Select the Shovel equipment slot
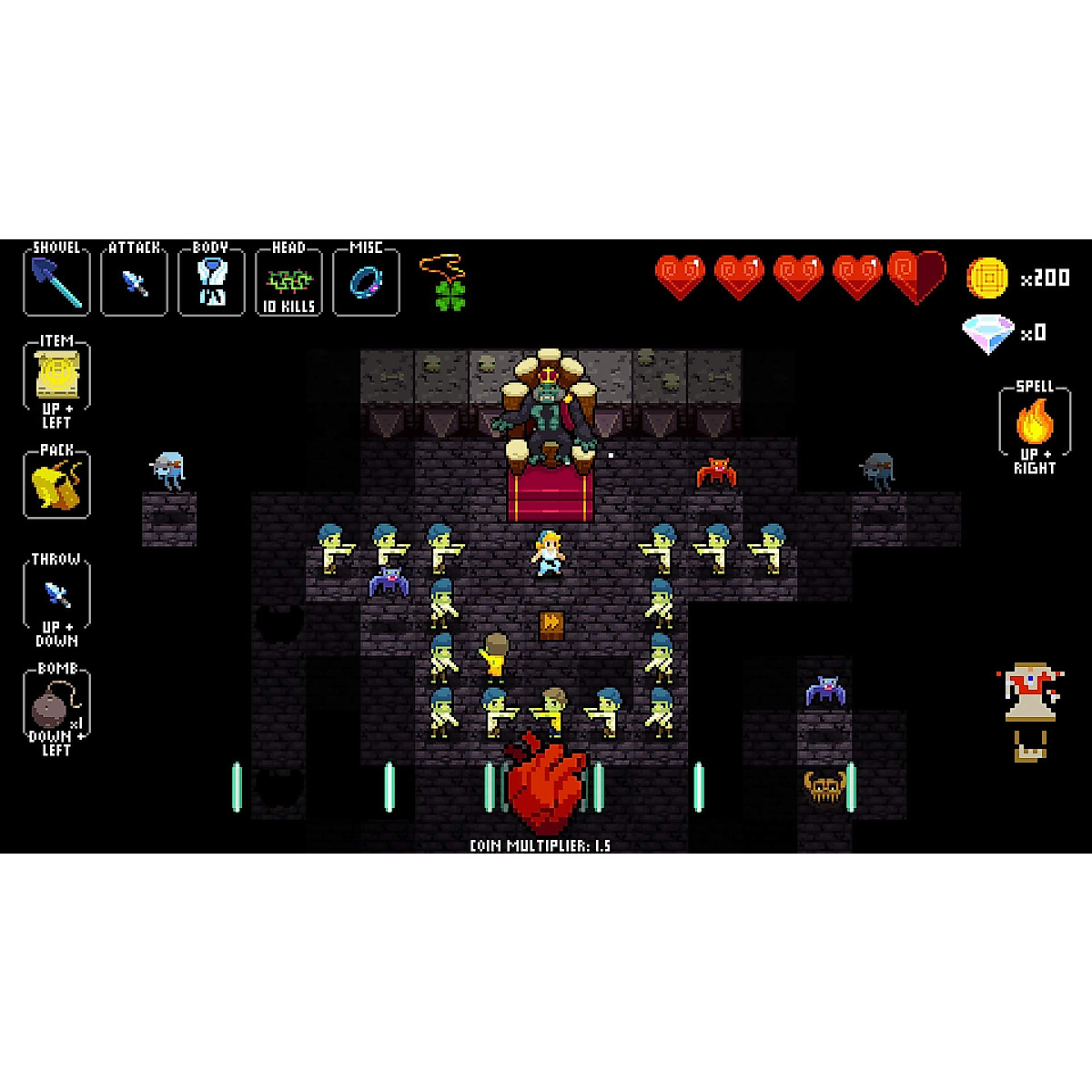1092x1092 pixels. coord(56,282)
